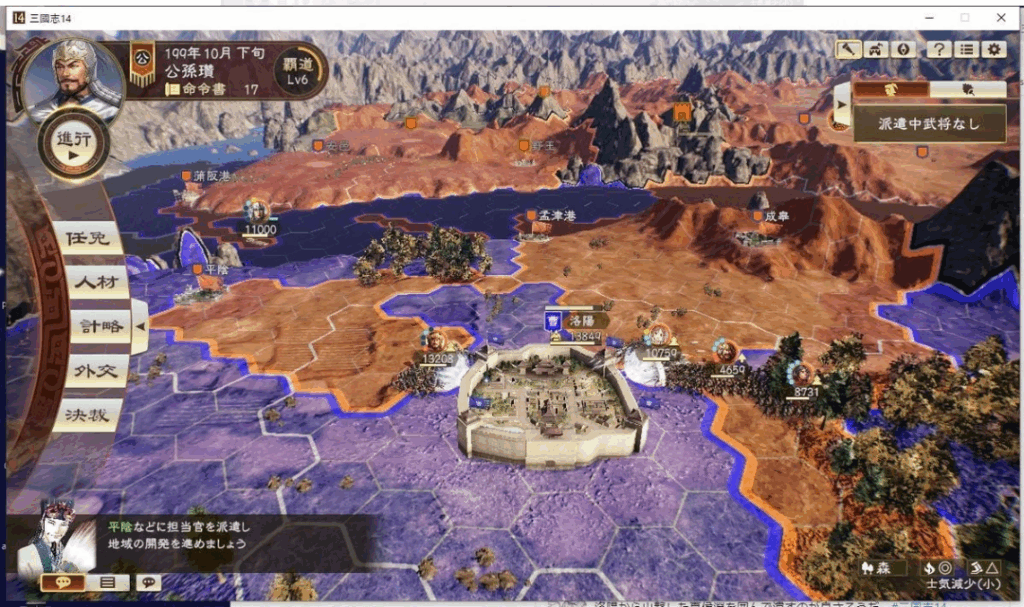1024x607 pixels.
Task: Open the list icon button at top right
Action: tap(965, 48)
